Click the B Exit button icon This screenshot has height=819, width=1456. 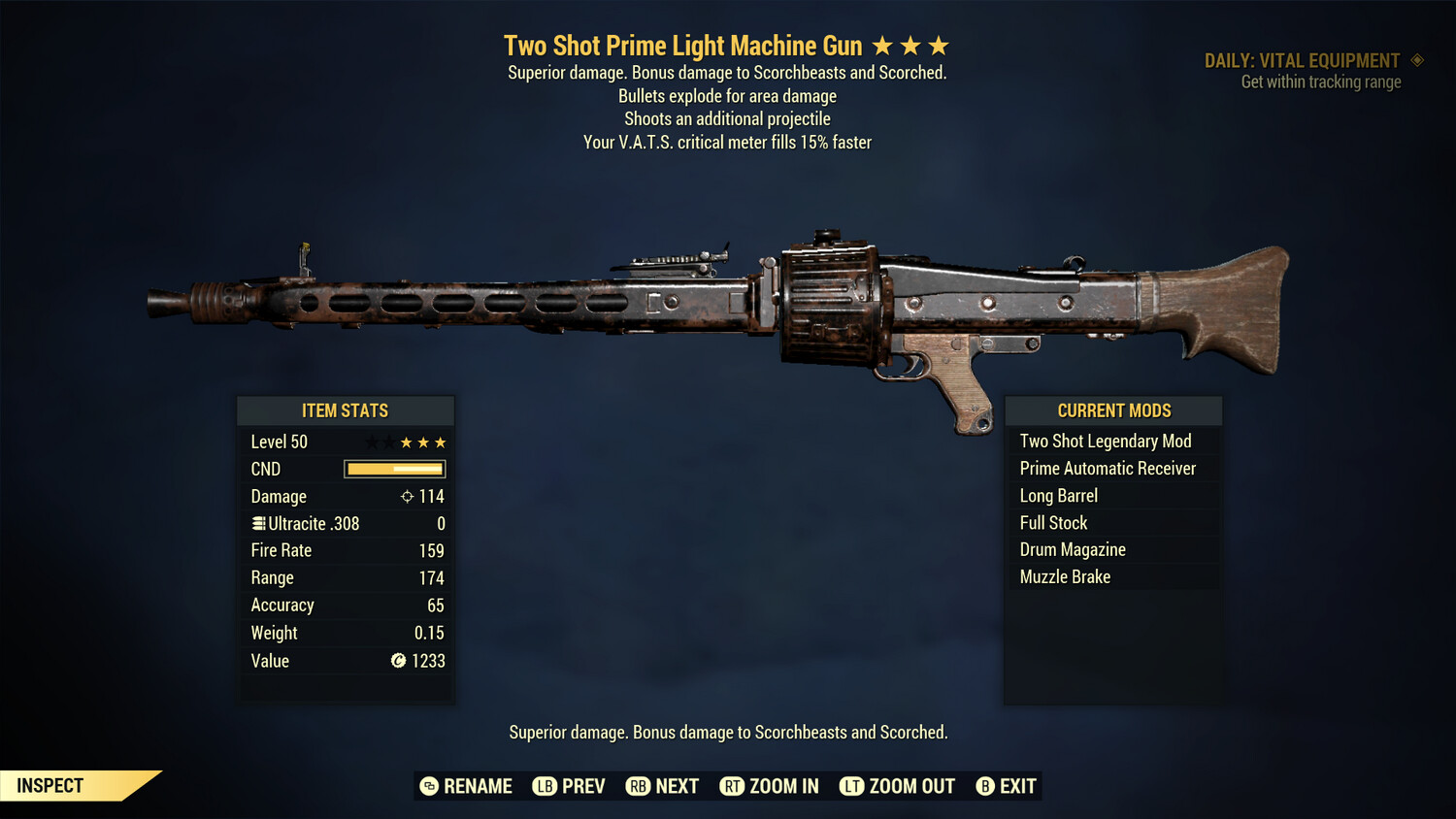985,786
